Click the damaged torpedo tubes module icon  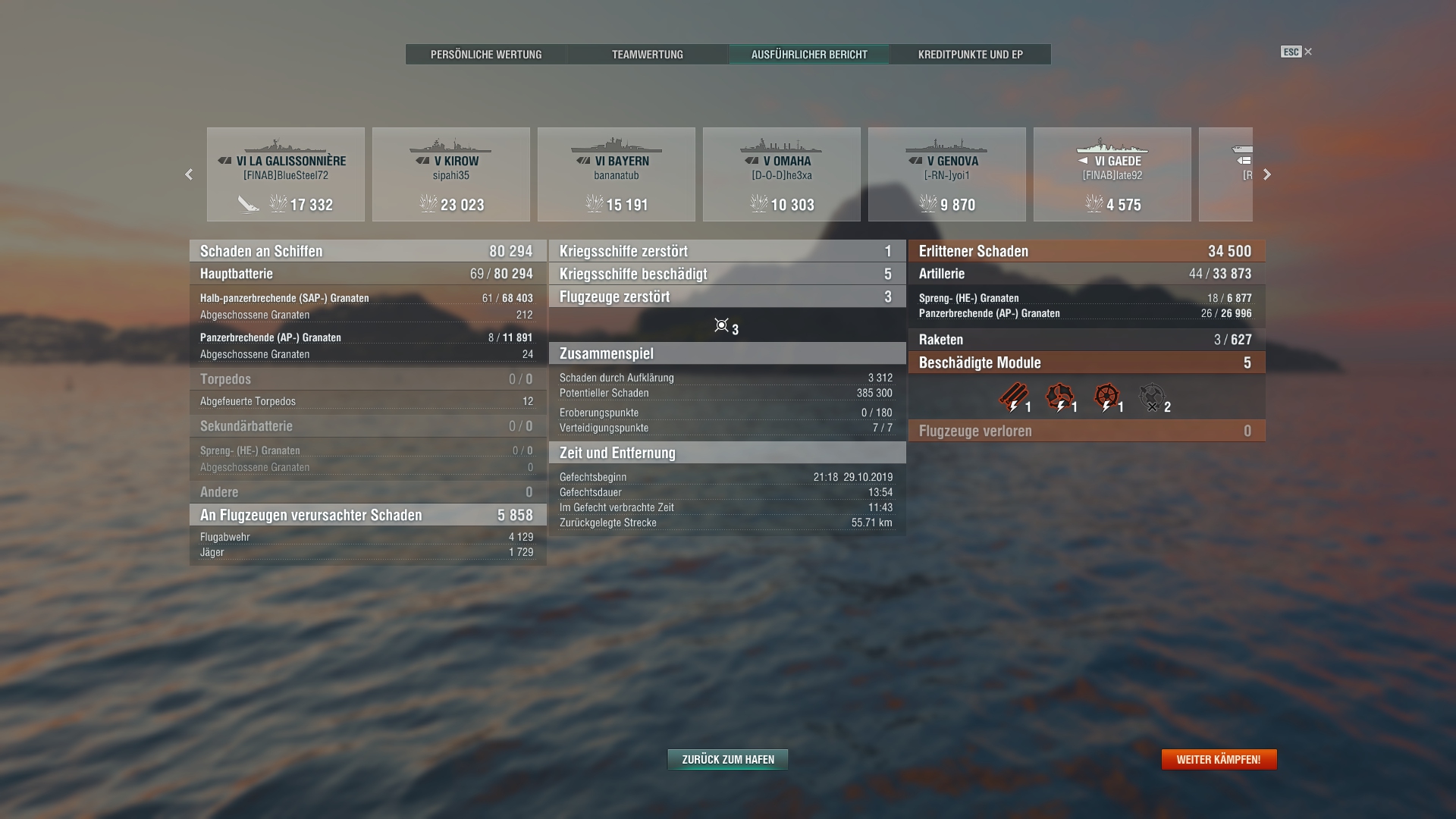(x=1012, y=397)
